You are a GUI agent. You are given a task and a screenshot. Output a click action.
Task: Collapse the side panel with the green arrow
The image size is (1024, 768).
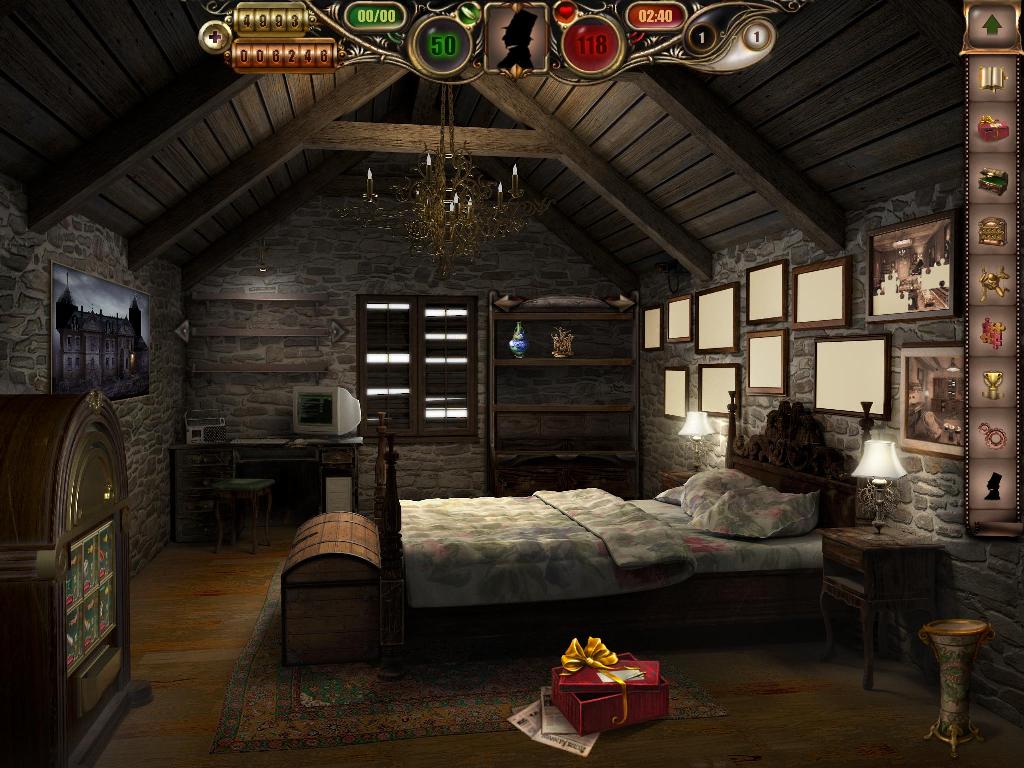[x=991, y=25]
